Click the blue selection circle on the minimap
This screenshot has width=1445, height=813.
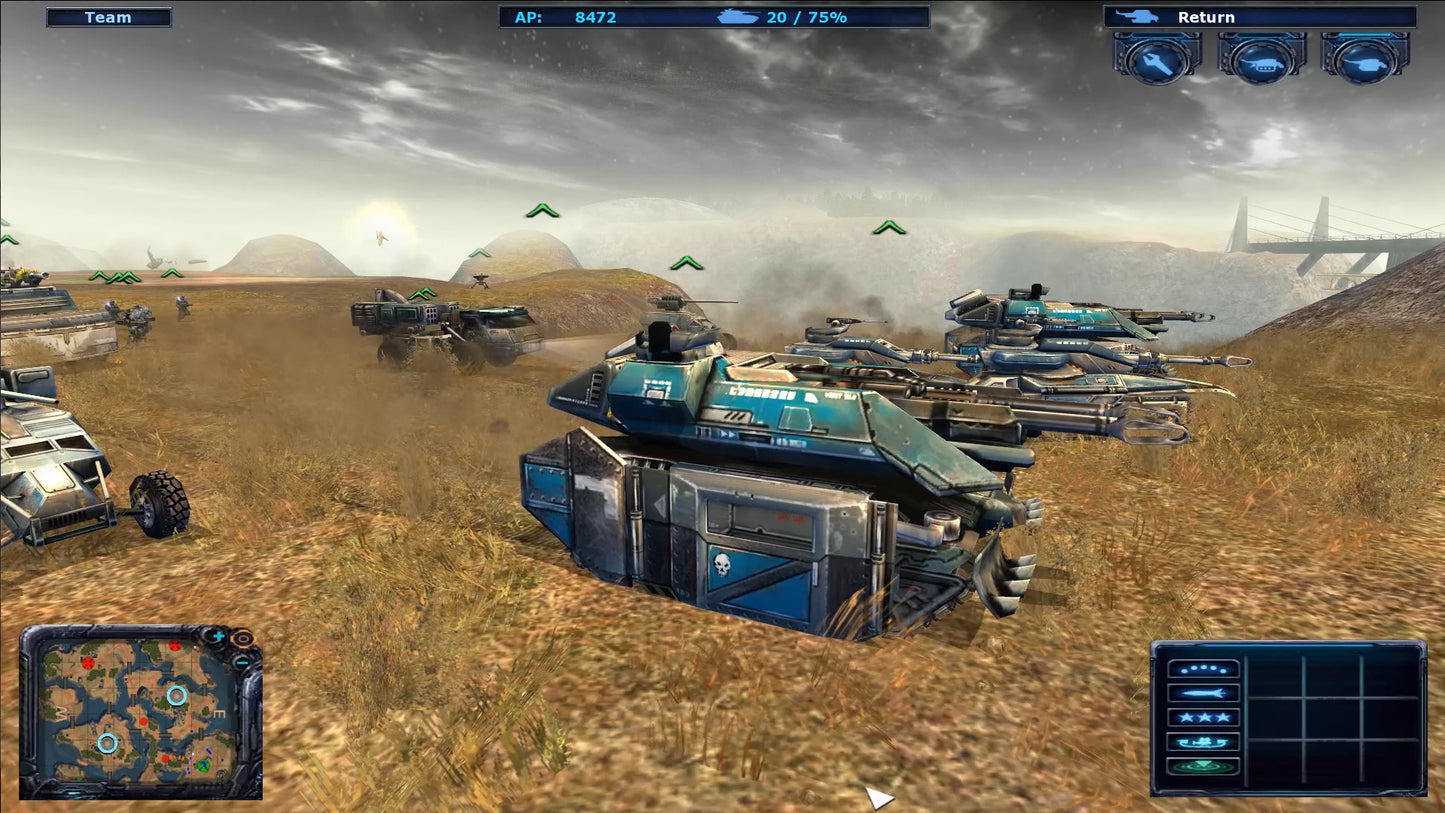(177, 696)
